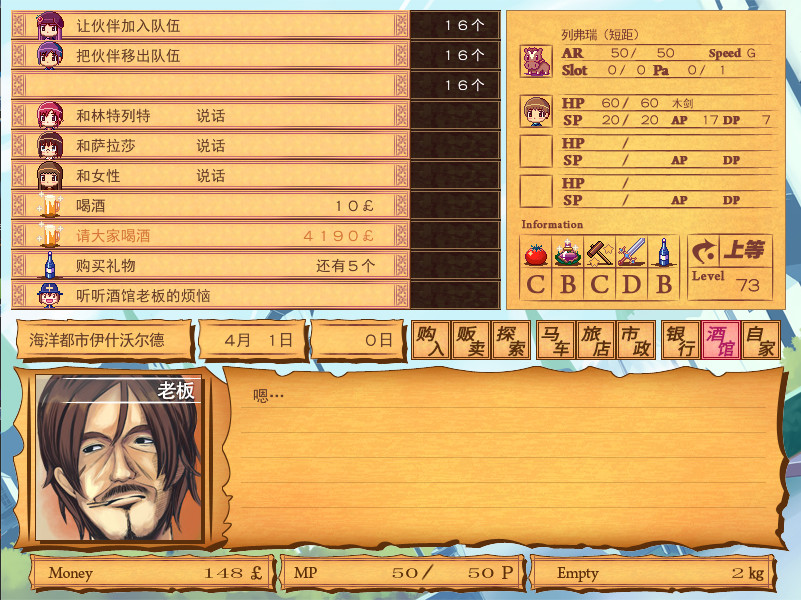Click the tomato information icon

click(536, 252)
